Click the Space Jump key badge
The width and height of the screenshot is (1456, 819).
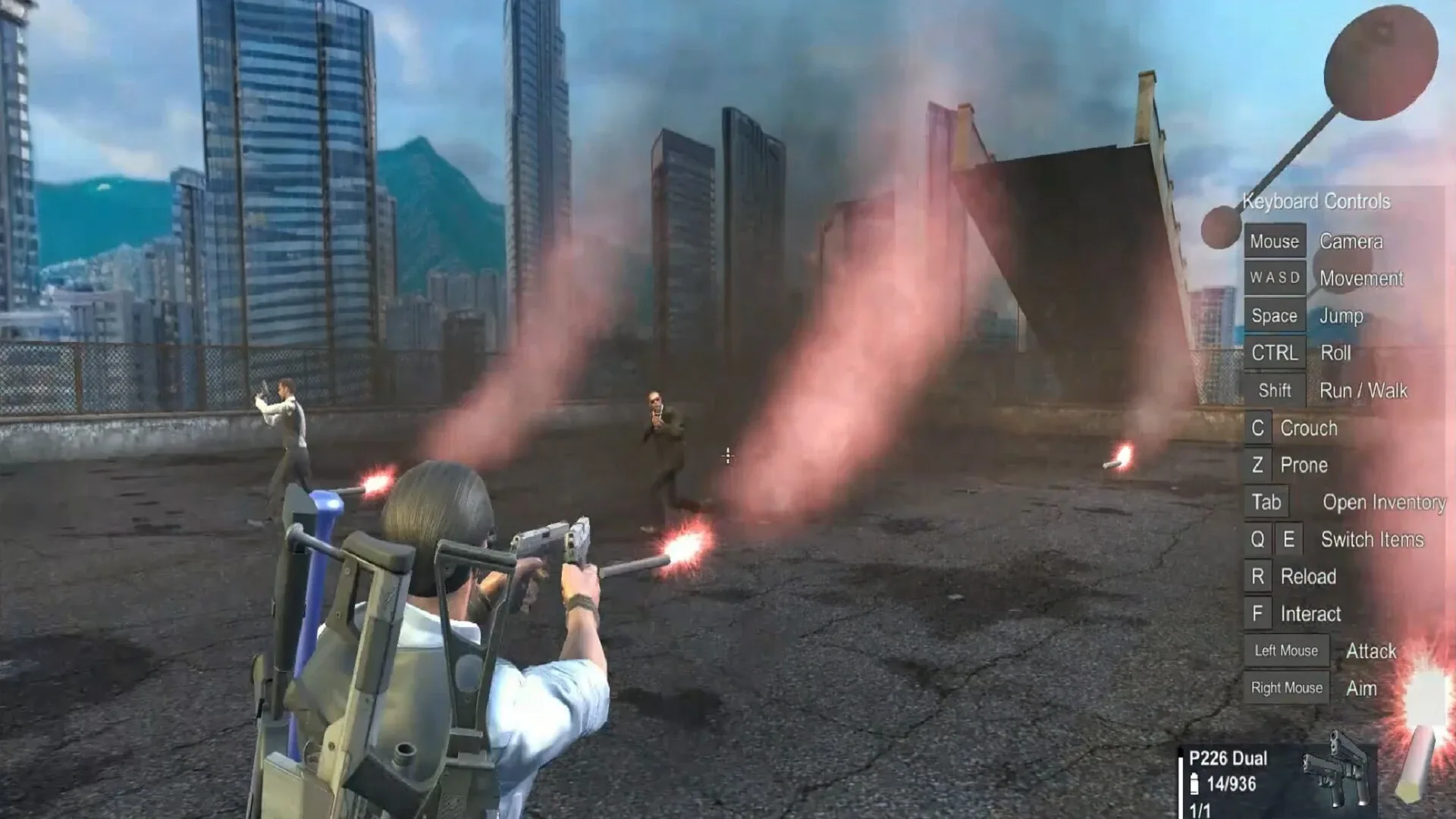click(x=1274, y=315)
